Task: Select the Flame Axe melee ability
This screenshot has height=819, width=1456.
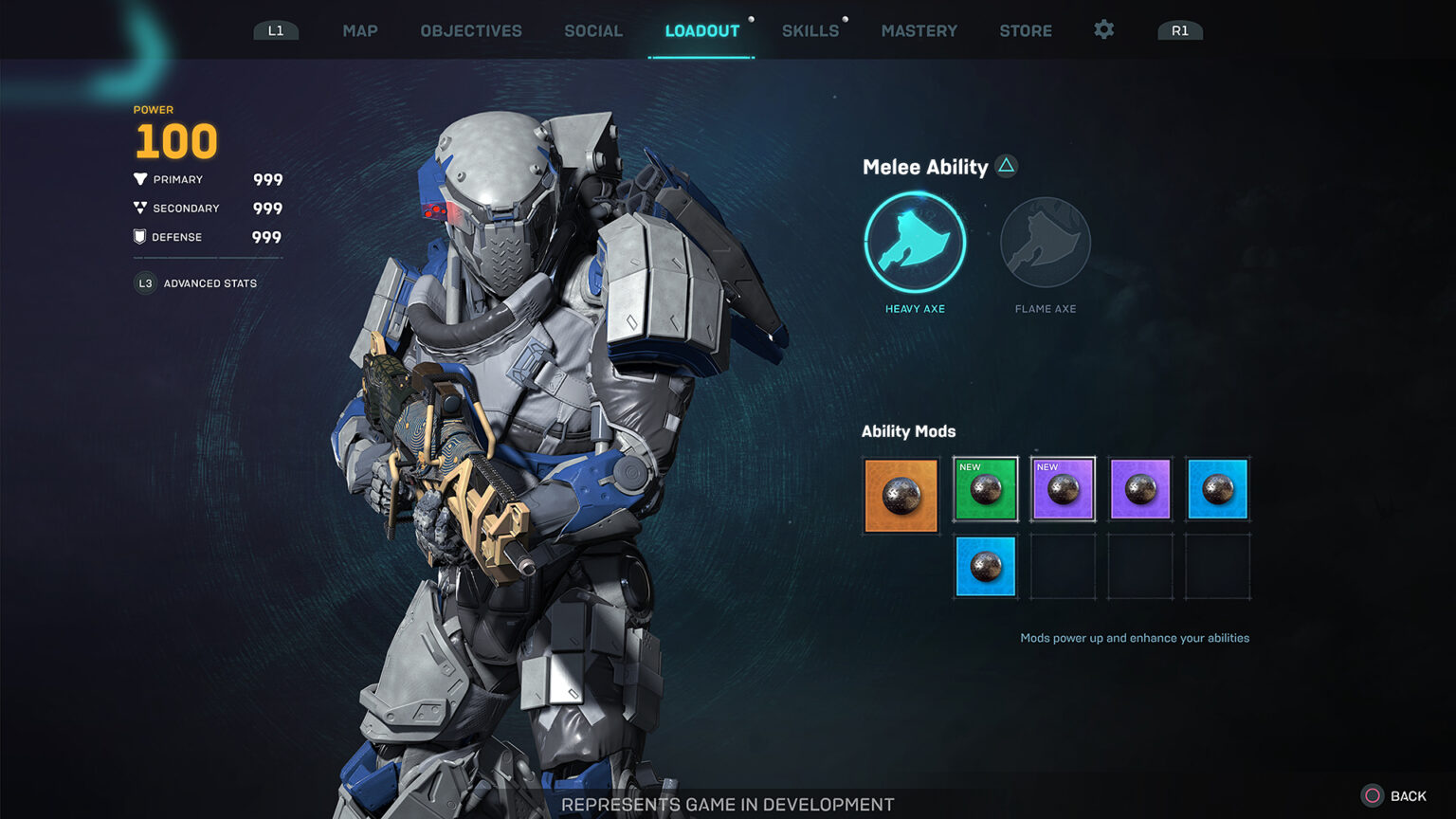Action: pyautogui.click(x=1046, y=243)
